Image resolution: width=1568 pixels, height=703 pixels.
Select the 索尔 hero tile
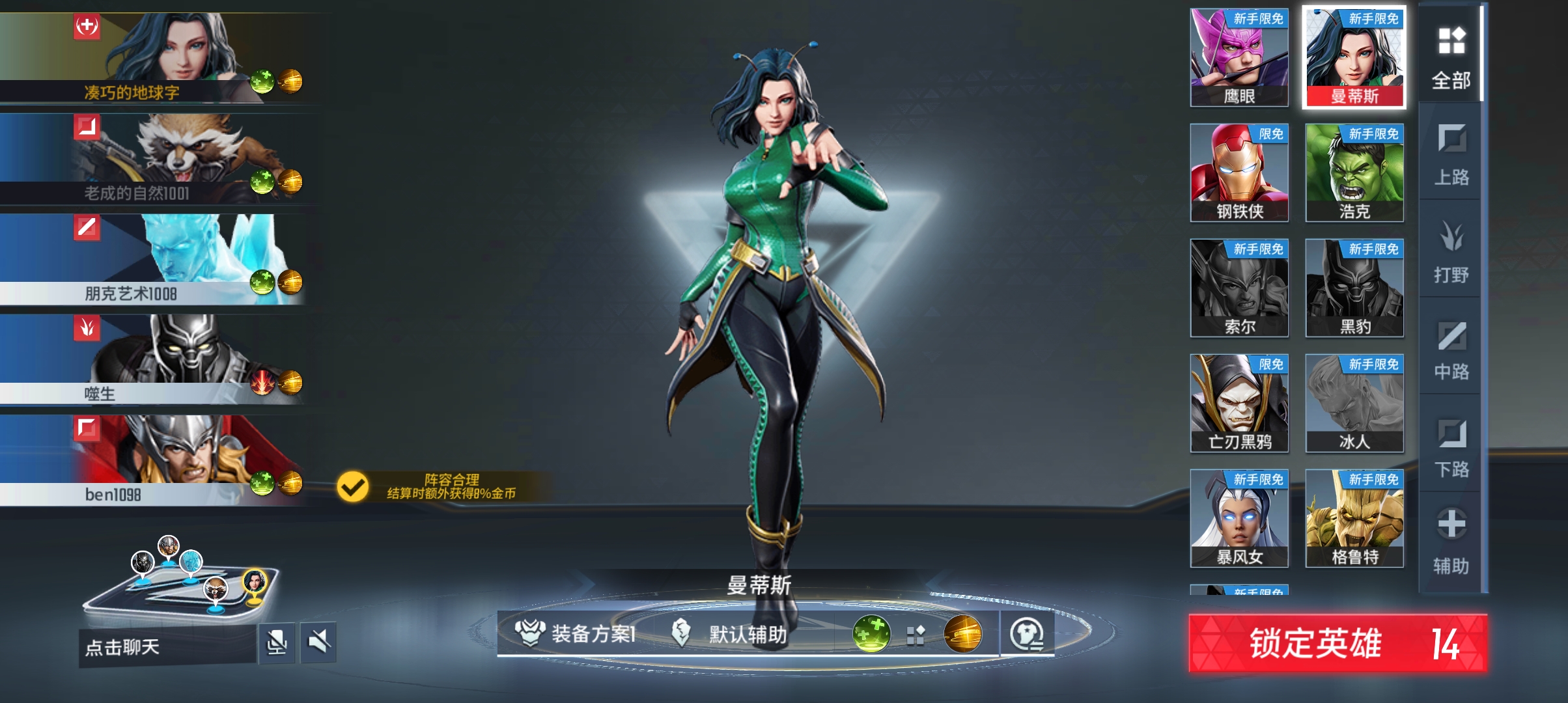coord(1239,288)
